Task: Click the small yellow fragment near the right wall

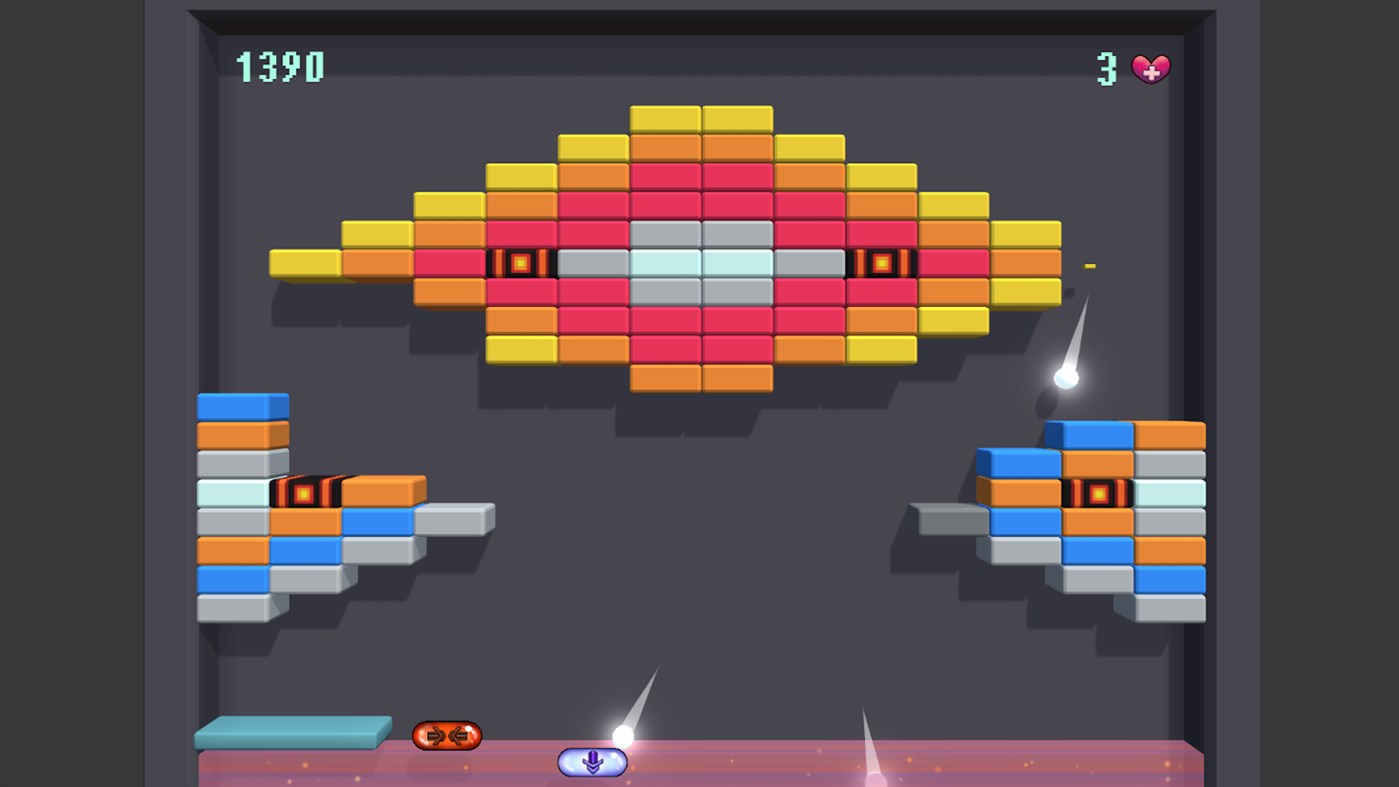Action: coord(1090,264)
